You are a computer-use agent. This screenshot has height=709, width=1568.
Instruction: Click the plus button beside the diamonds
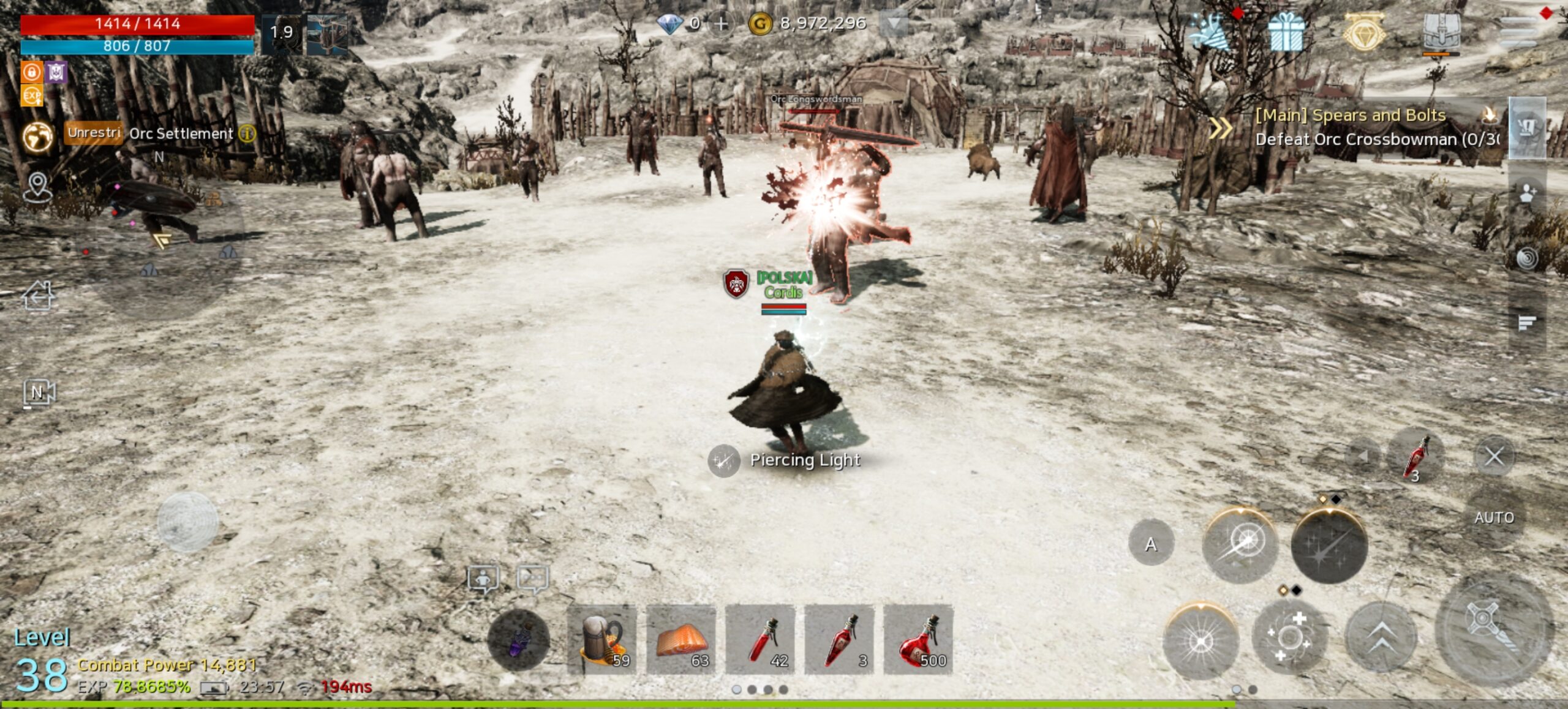point(722,24)
